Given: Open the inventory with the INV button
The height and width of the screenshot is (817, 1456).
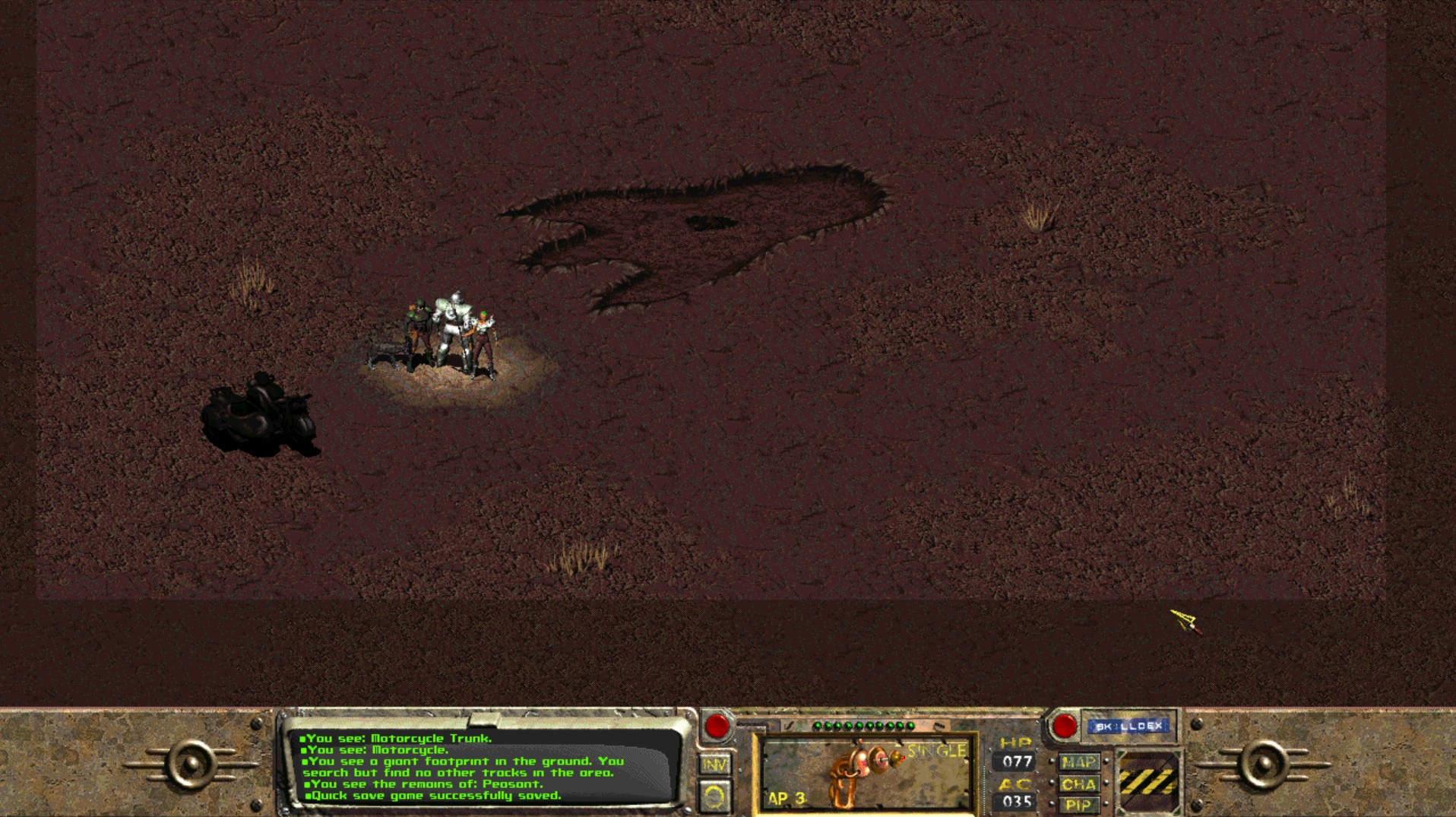Looking at the screenshot, I should coord(714,763).
